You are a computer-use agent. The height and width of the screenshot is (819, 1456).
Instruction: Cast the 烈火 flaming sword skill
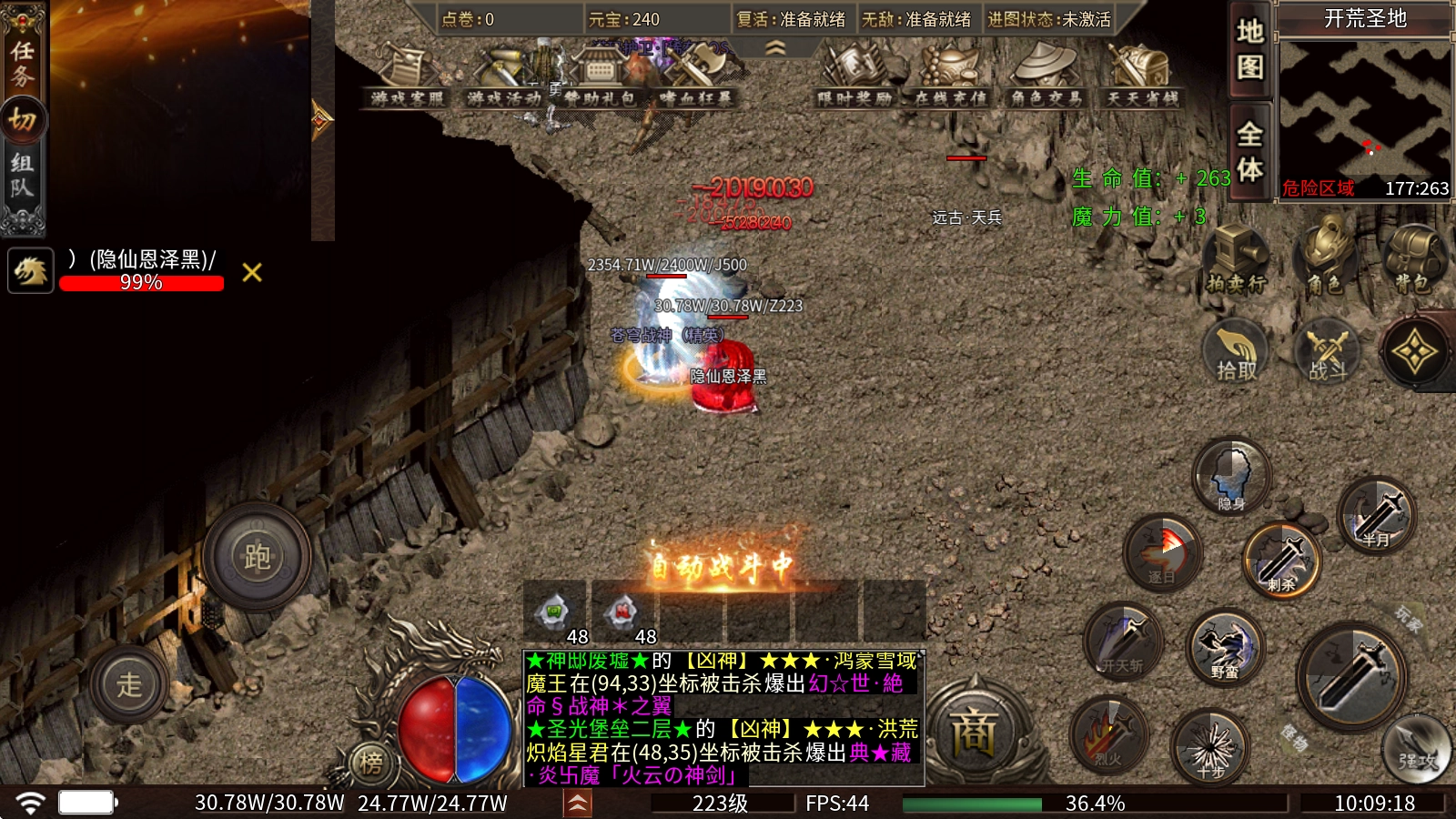[1108, 733]
